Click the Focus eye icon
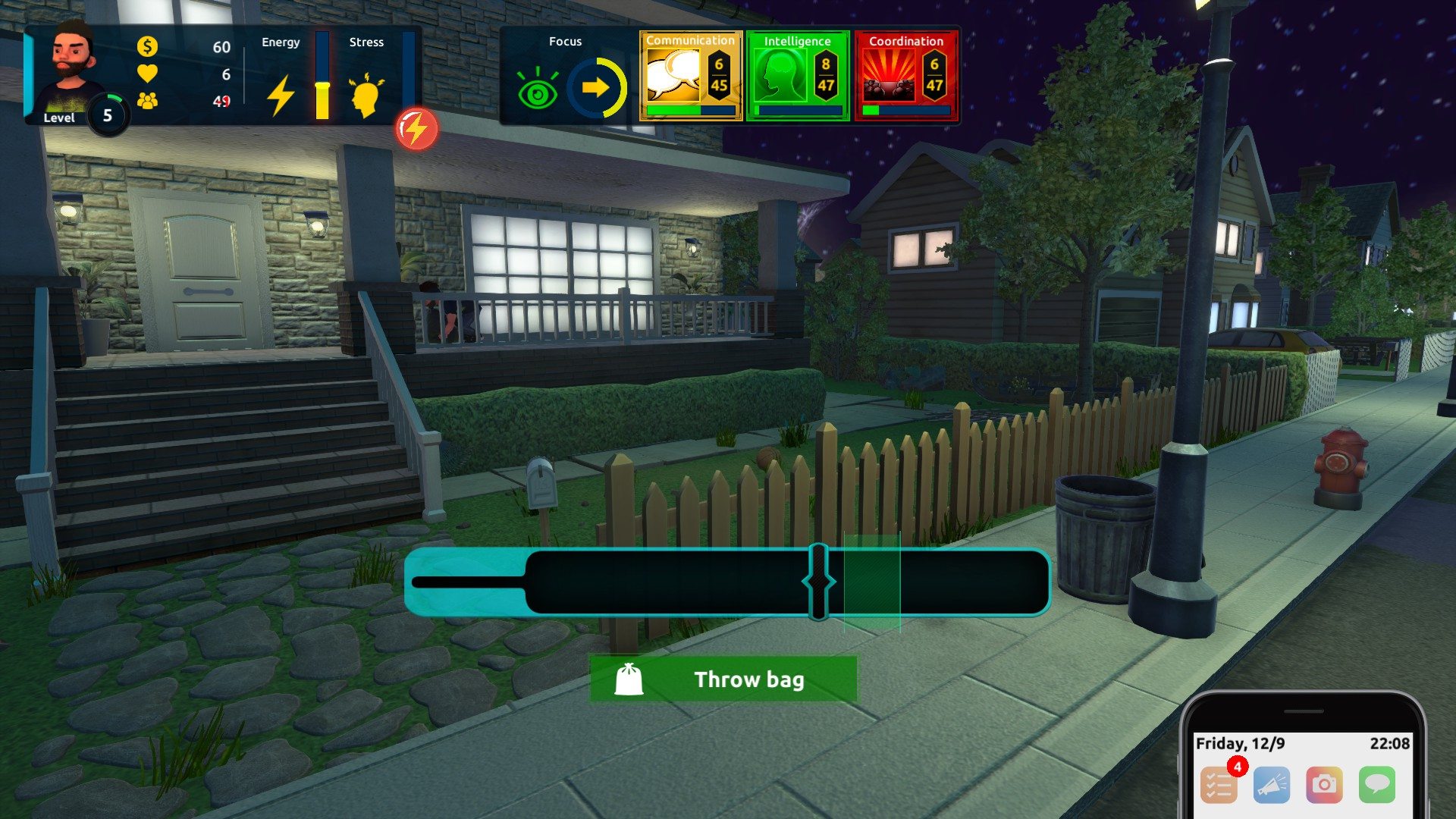The image size is (1456, 819). click(x=538, y=90)
